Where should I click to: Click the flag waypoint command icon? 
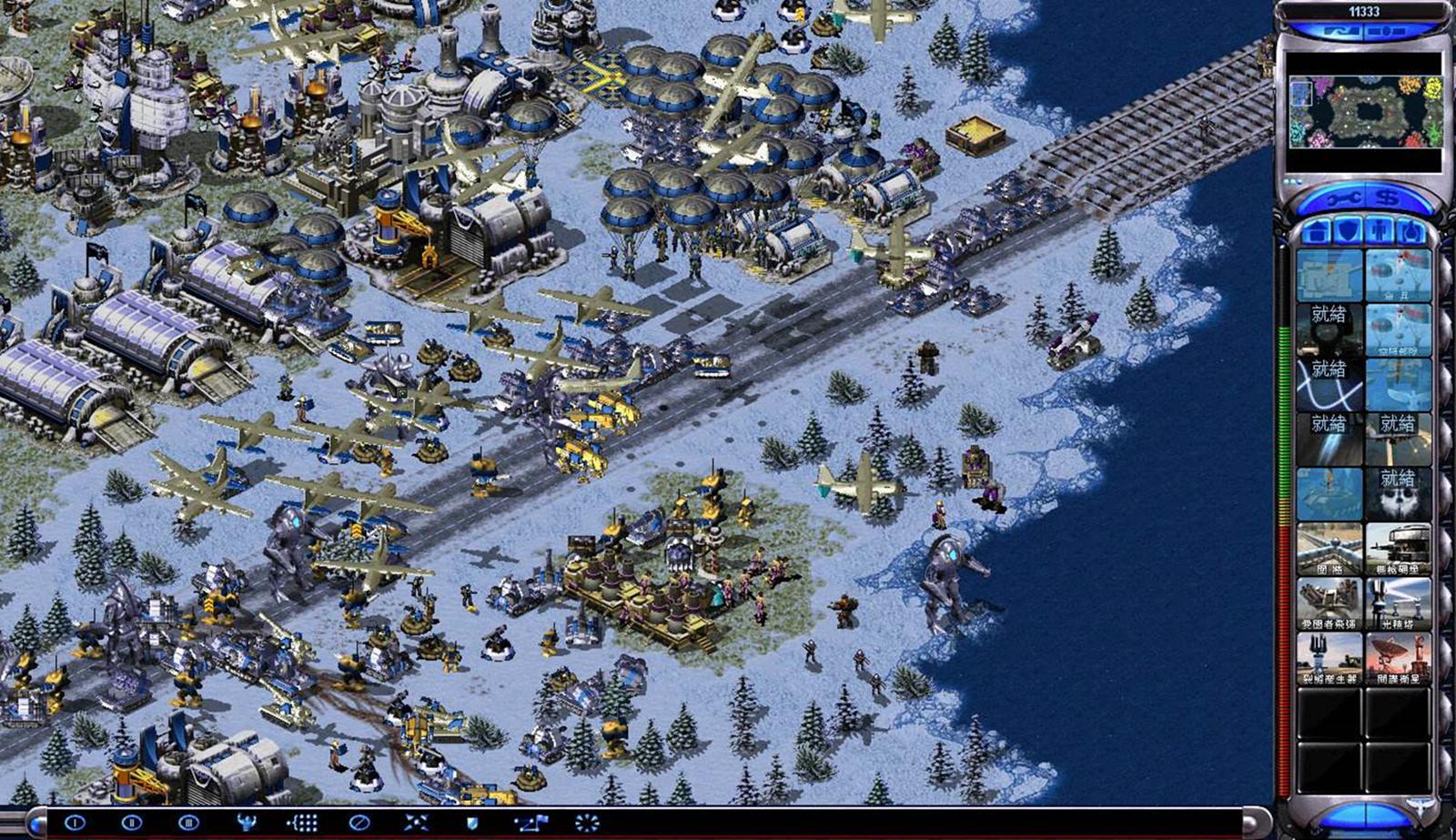tap(530, 823)
